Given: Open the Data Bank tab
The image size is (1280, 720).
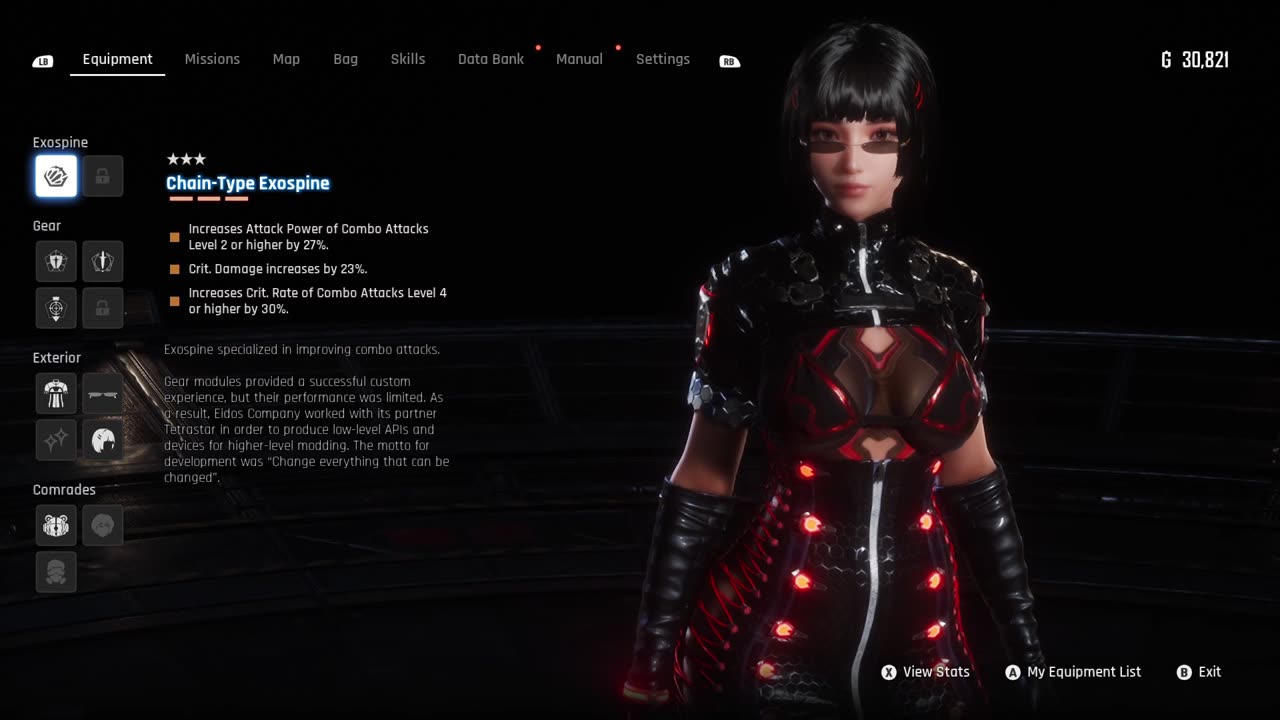Looking at the screenshot, I should click(490, 59).
